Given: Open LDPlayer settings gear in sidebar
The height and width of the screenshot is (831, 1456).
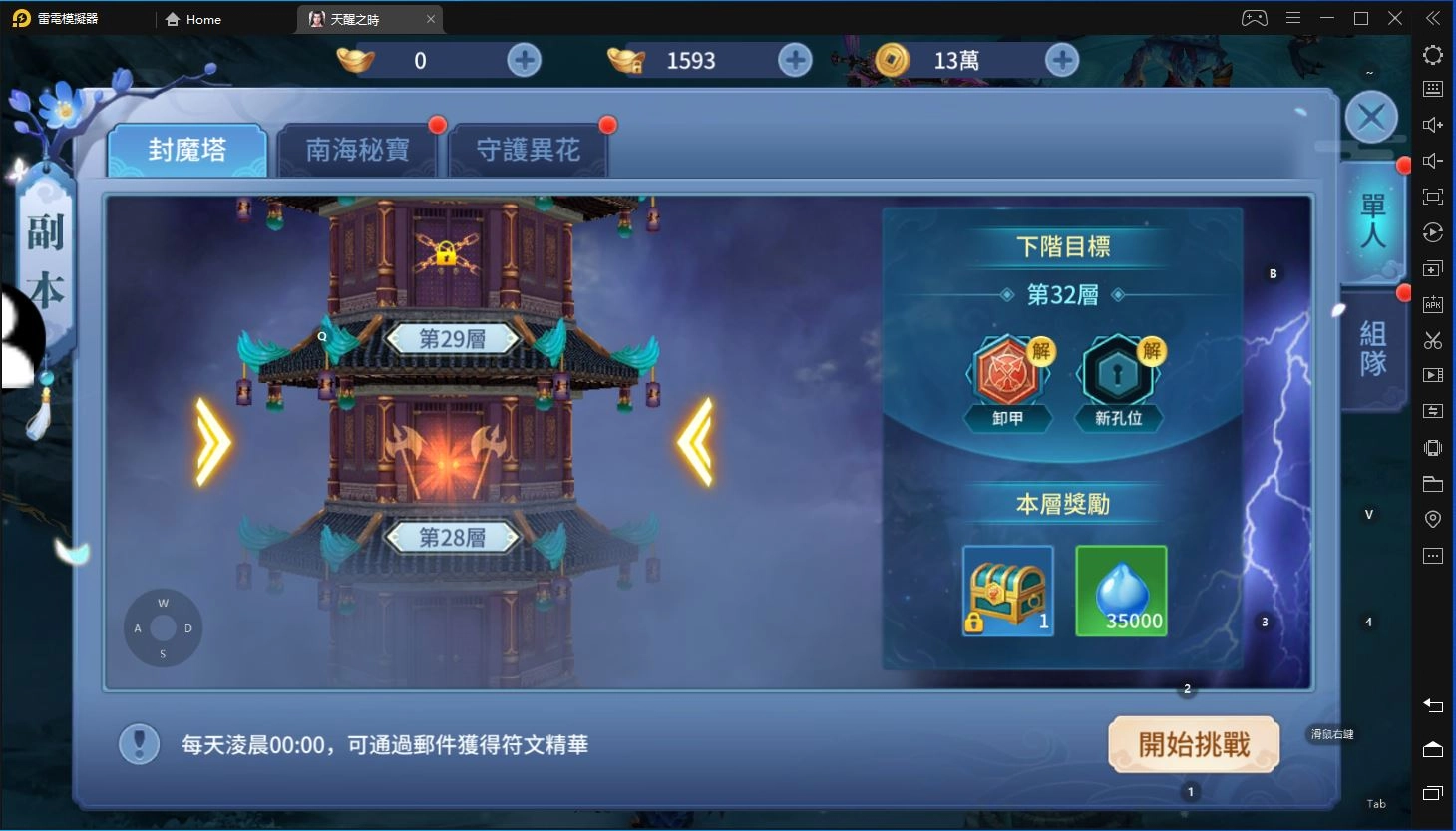Looking at the screenshot, I should pyautogui.click(x=1433, y=55).
